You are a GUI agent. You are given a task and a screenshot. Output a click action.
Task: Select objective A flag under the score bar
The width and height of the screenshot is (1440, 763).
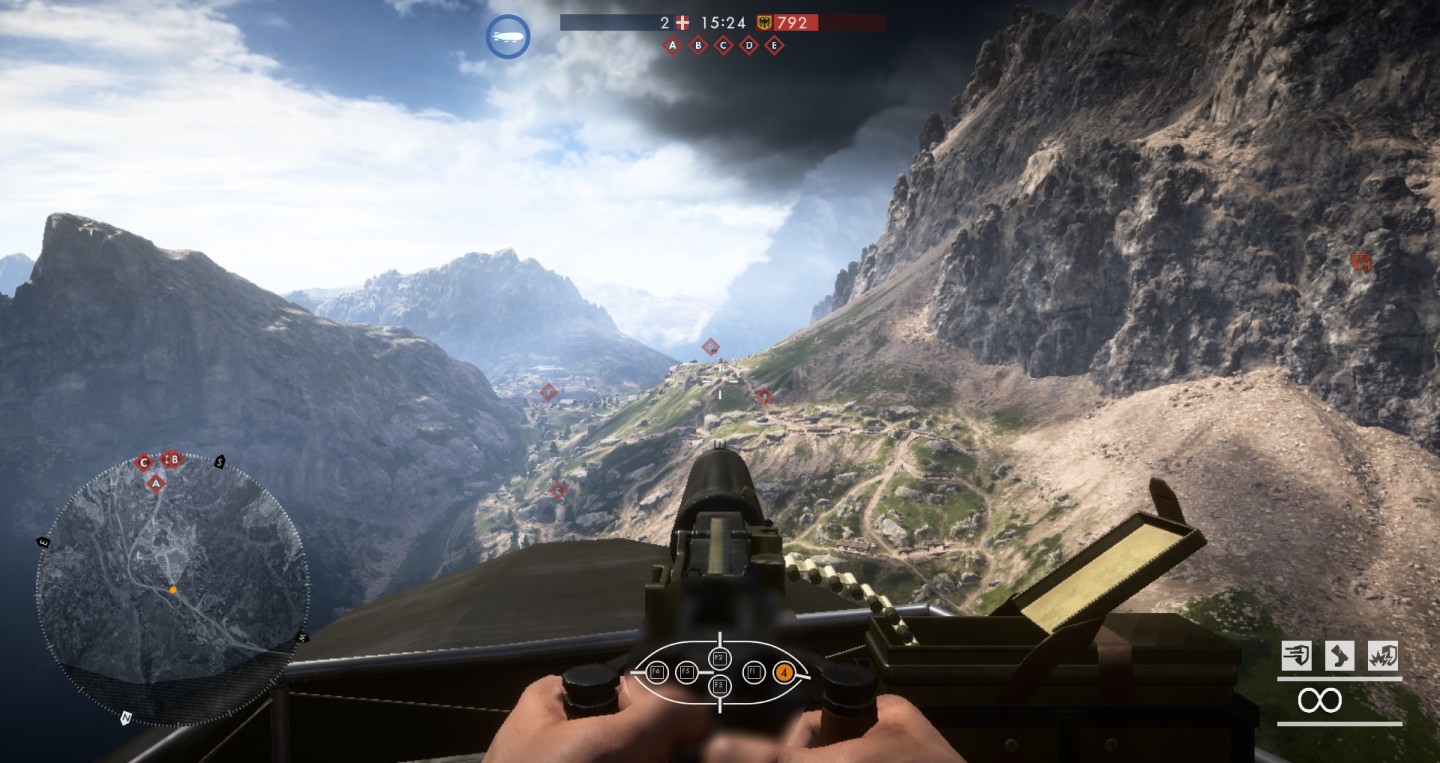[673, 46]
